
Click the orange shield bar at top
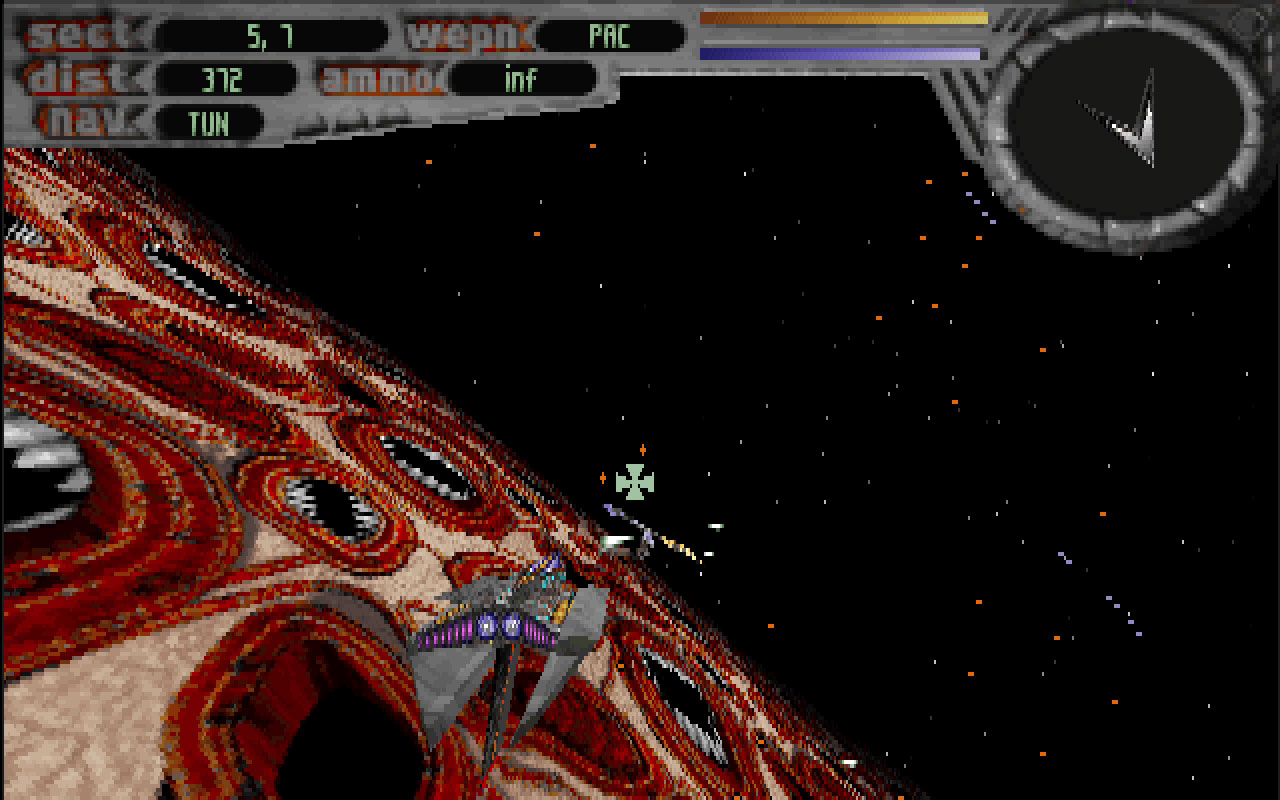point(843,16)
